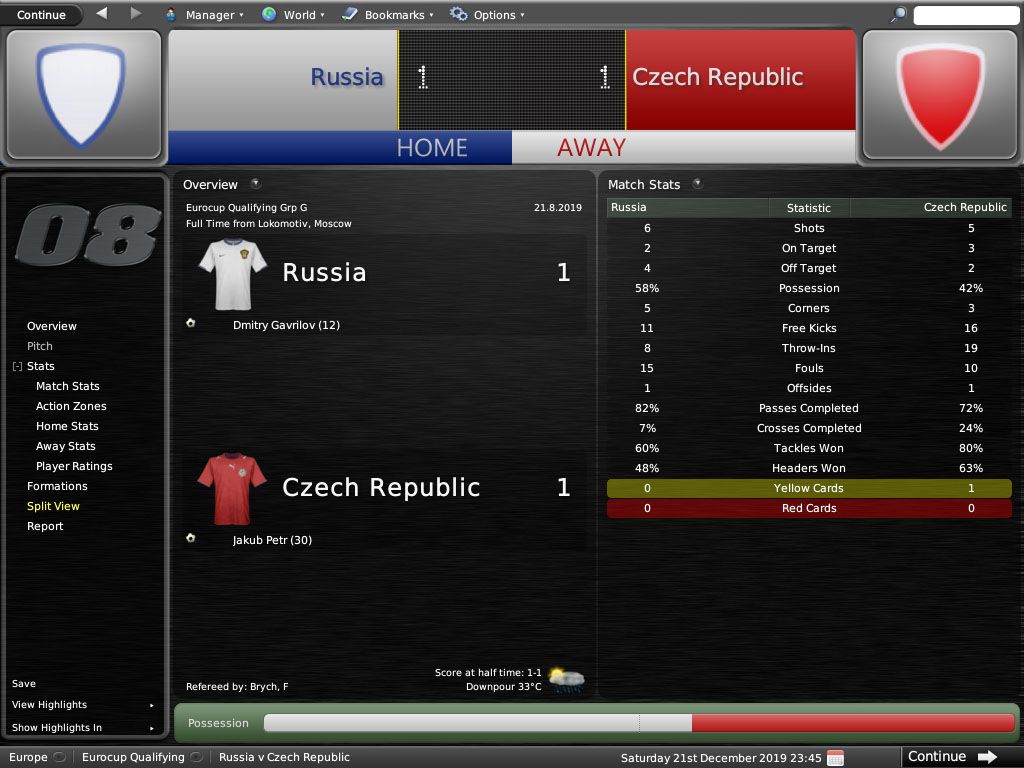View the Away Stats page
This screenshot has height=768, width=1024.
pos(66,446)
